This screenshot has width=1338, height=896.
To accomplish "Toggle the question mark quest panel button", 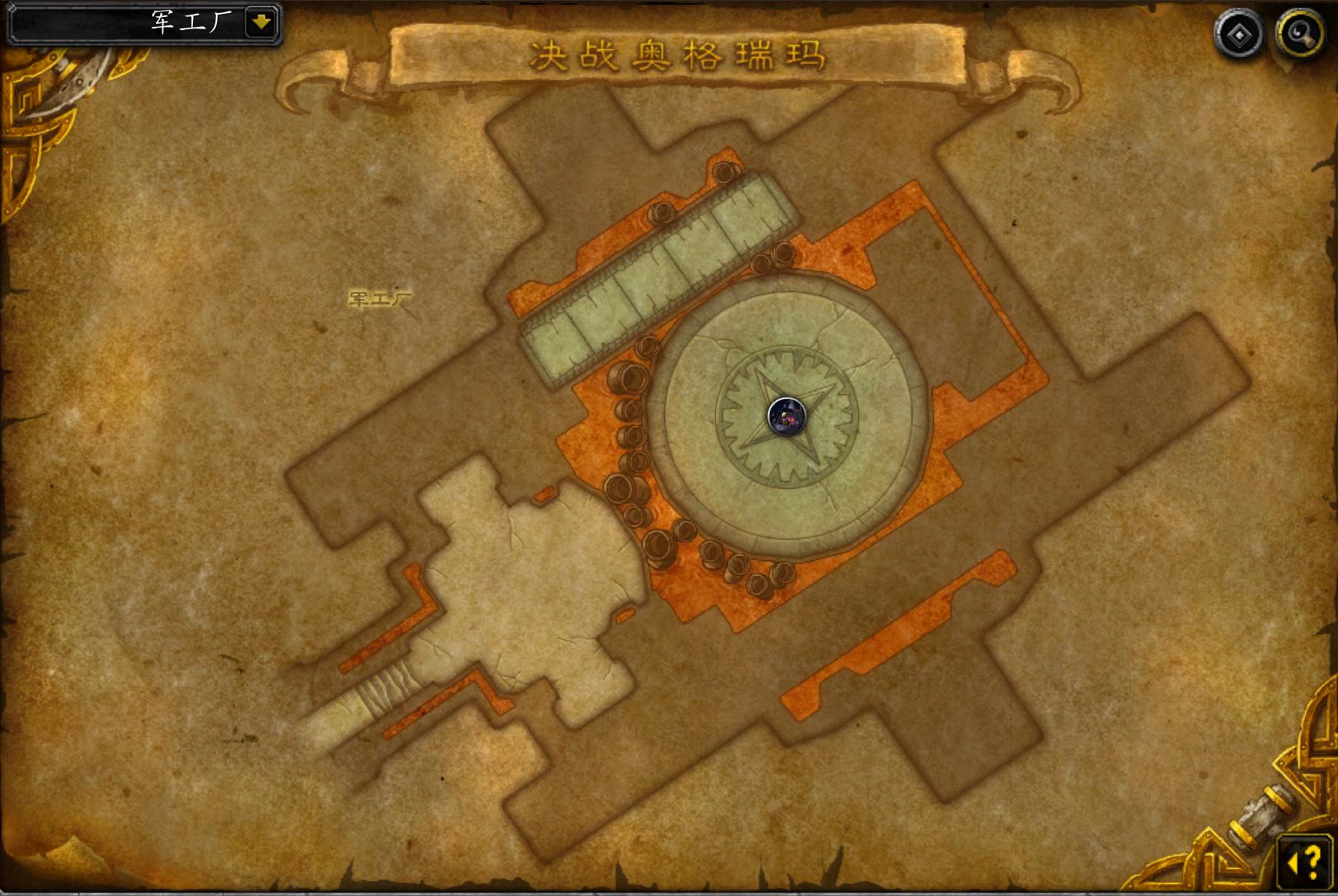I will (1305, 860).
